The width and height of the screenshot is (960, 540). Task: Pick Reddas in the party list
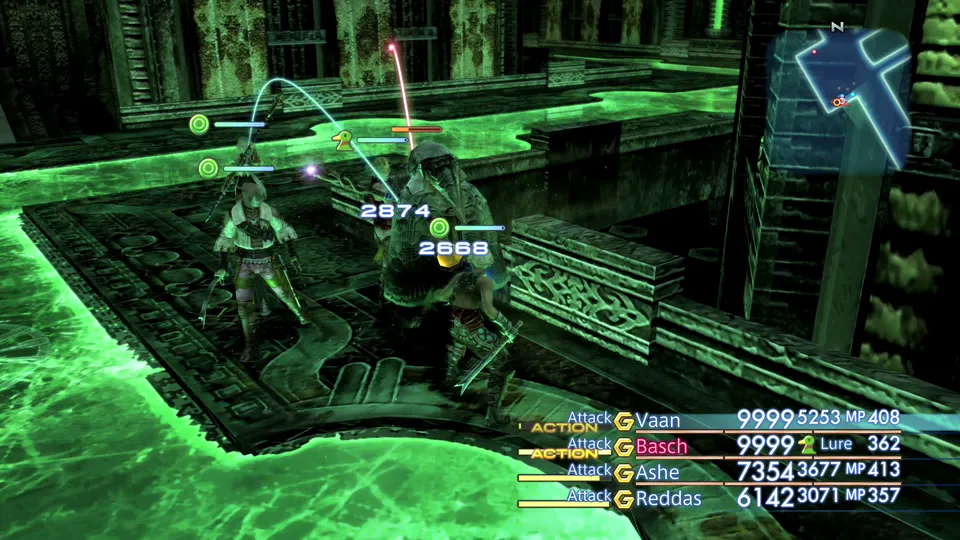point(668,498)
